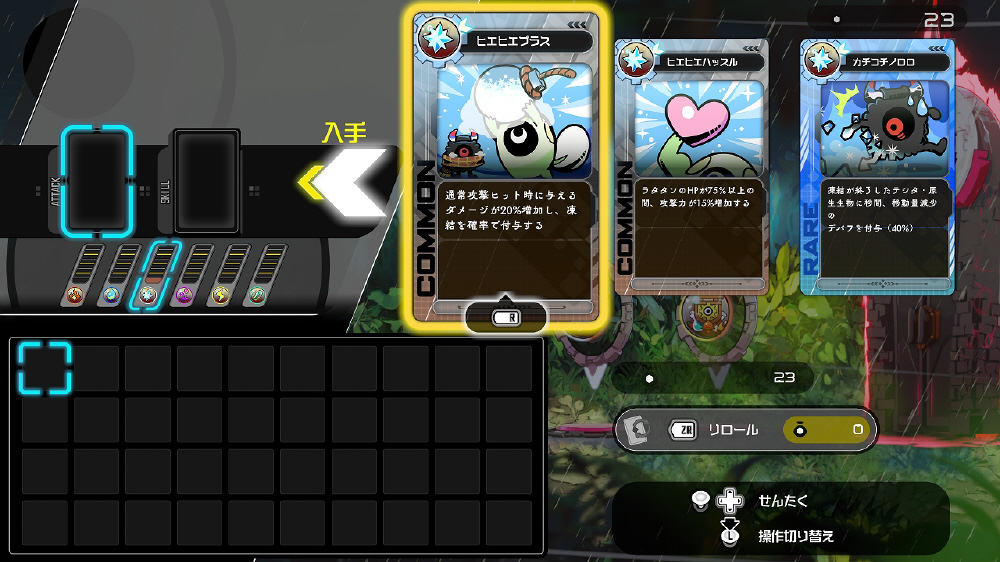This screenshot has height=562, width=1000.
Task: Select the cyan-highlighted inventory grid slot
Action: point(46,367)
